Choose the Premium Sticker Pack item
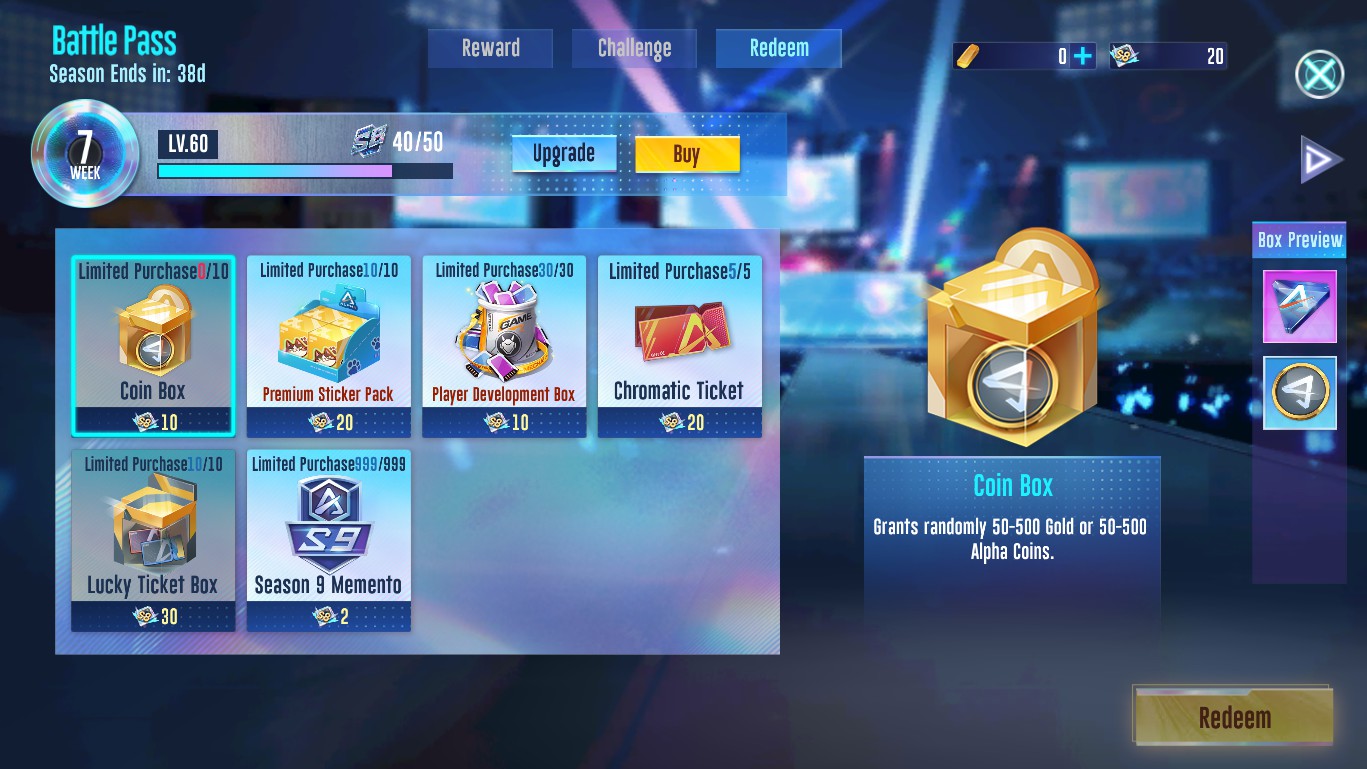 [328, 346]
